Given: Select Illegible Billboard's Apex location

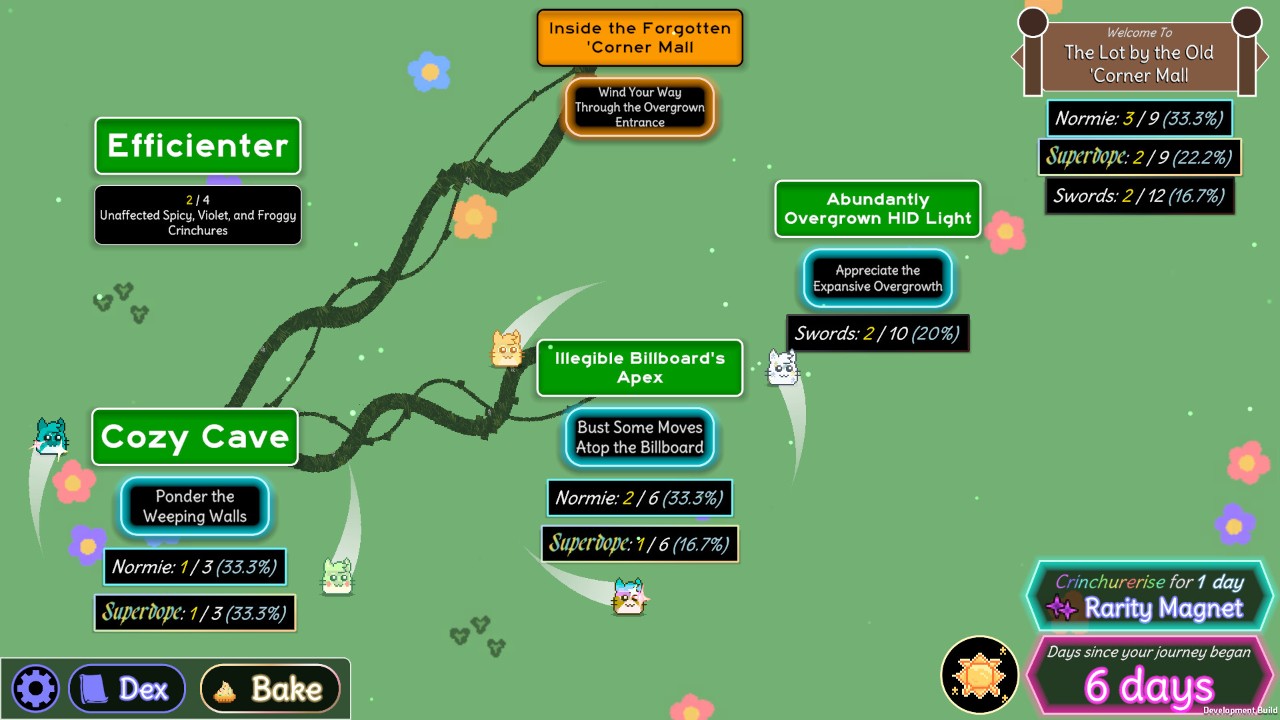Looking at the screenshot, I should click(640, 368).
